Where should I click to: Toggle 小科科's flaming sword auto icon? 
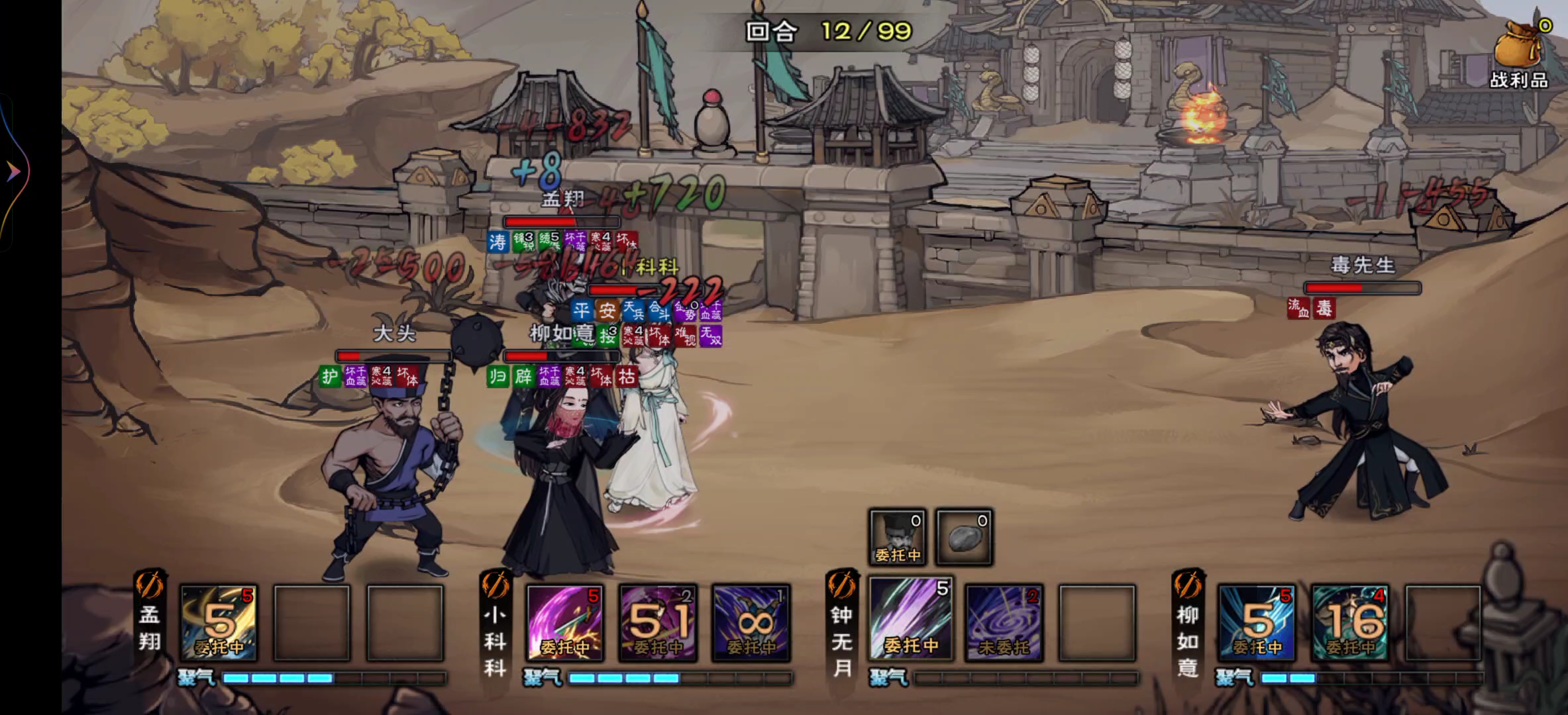(x=496, y=585)
